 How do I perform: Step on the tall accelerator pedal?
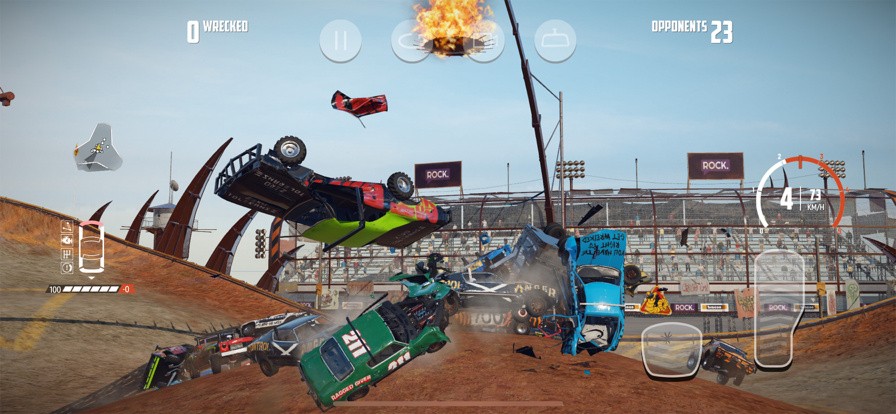[x=779, y=308]
